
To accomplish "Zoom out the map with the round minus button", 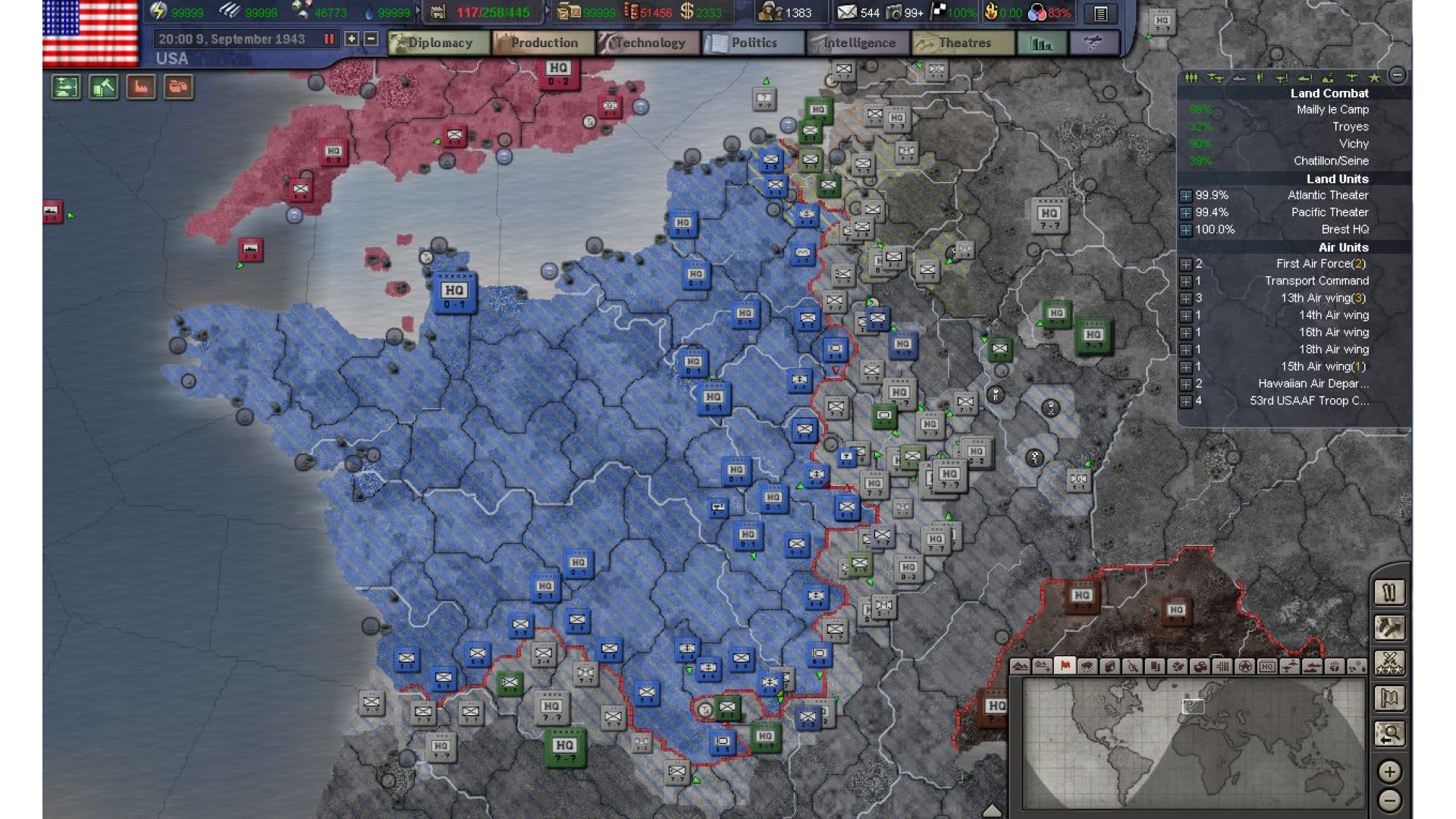I will coord(1389,800).
